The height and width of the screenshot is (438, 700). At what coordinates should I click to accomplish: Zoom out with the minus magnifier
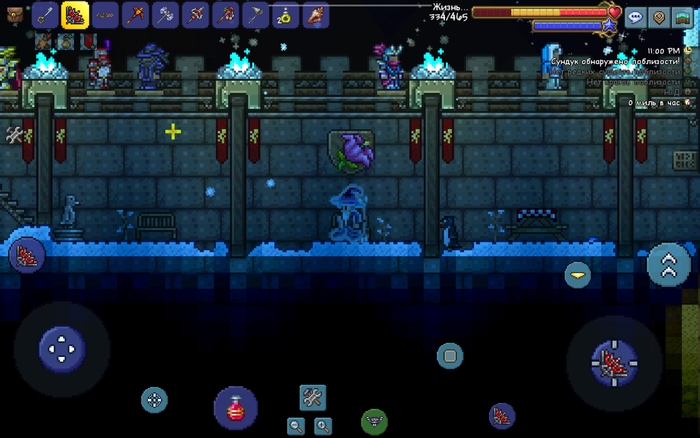[296, 425]
